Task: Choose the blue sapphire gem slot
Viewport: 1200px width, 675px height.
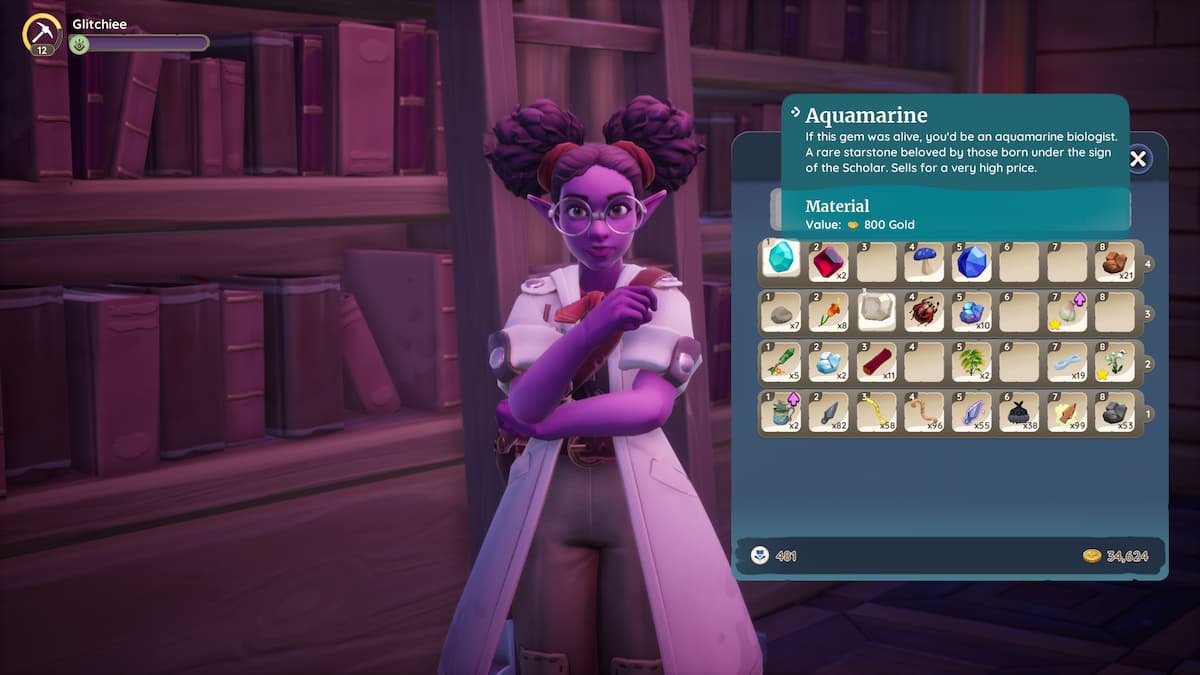Action: [971, 262]
